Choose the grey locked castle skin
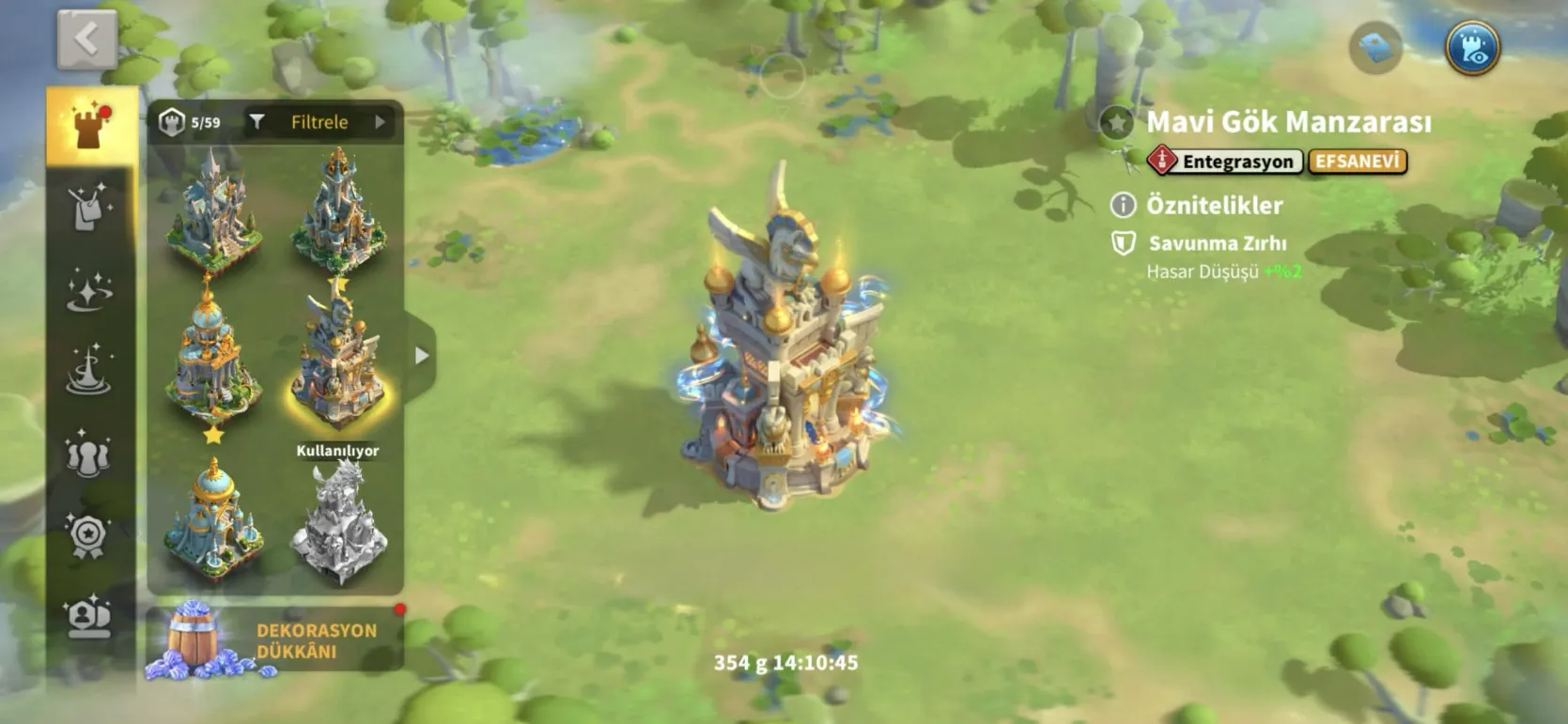This screenshot has width=1568, height=724. [338, 521]
